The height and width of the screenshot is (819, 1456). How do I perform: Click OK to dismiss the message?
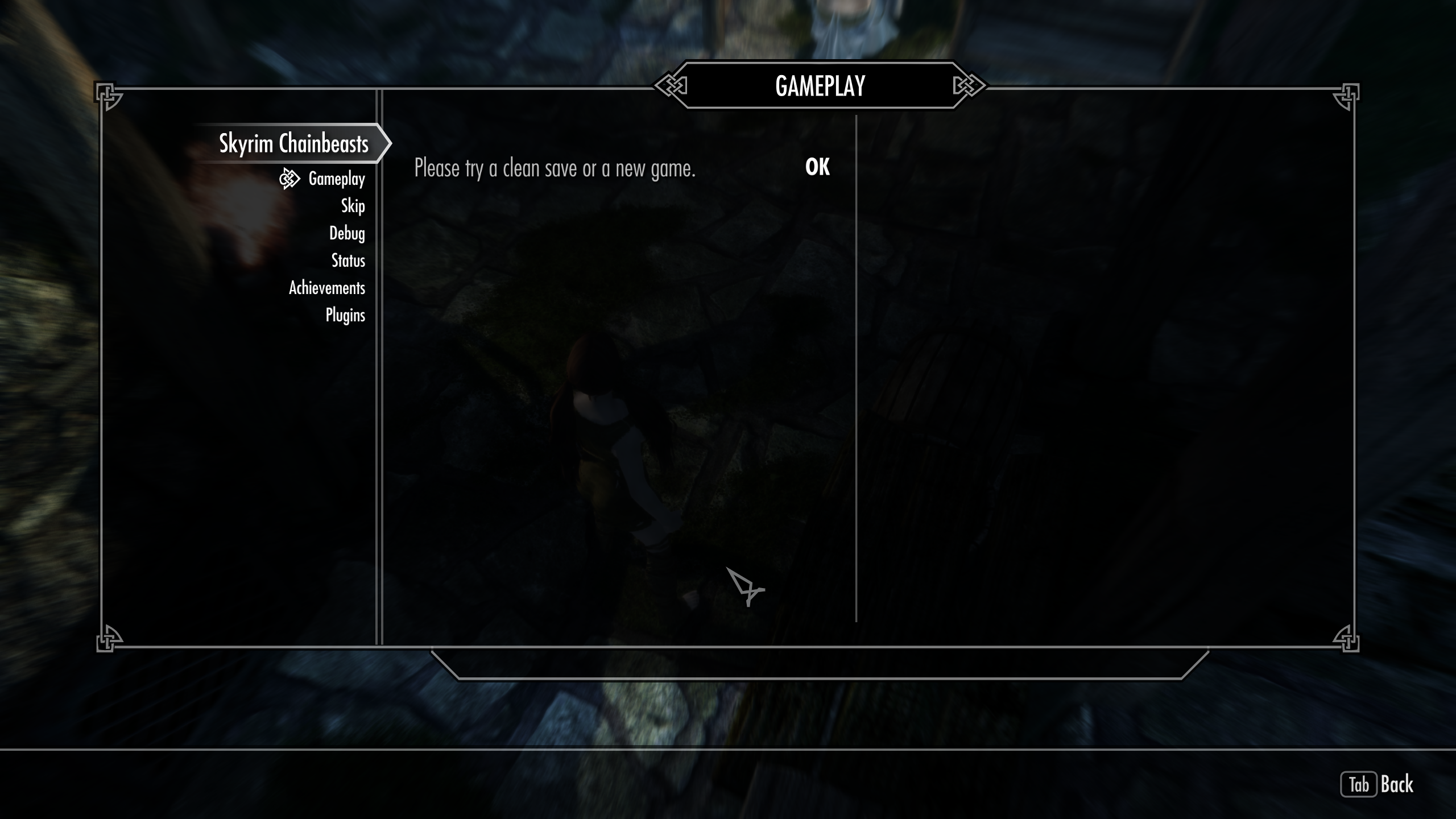pos(817,167)
